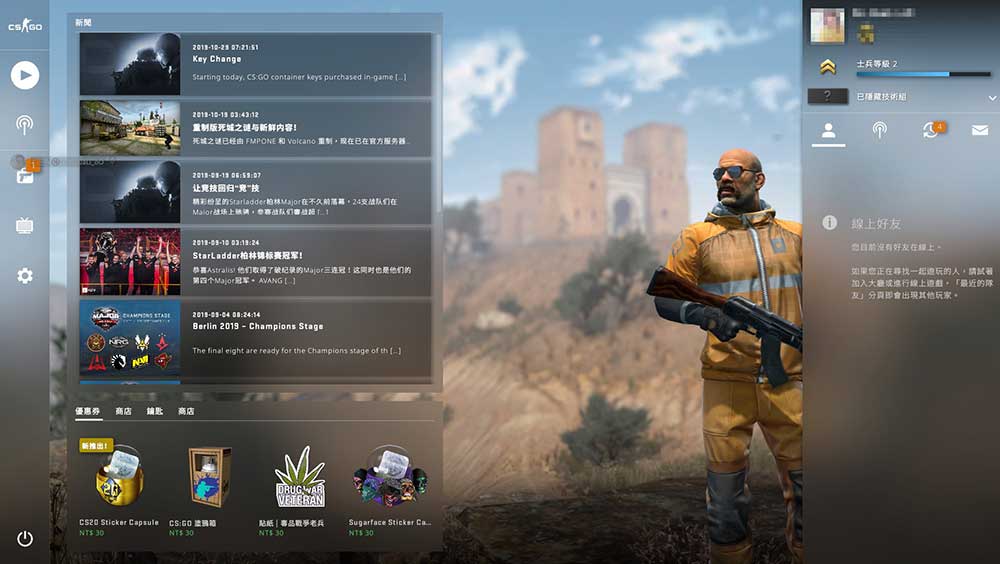Open the recent players tab with badge

pos(931,131)
